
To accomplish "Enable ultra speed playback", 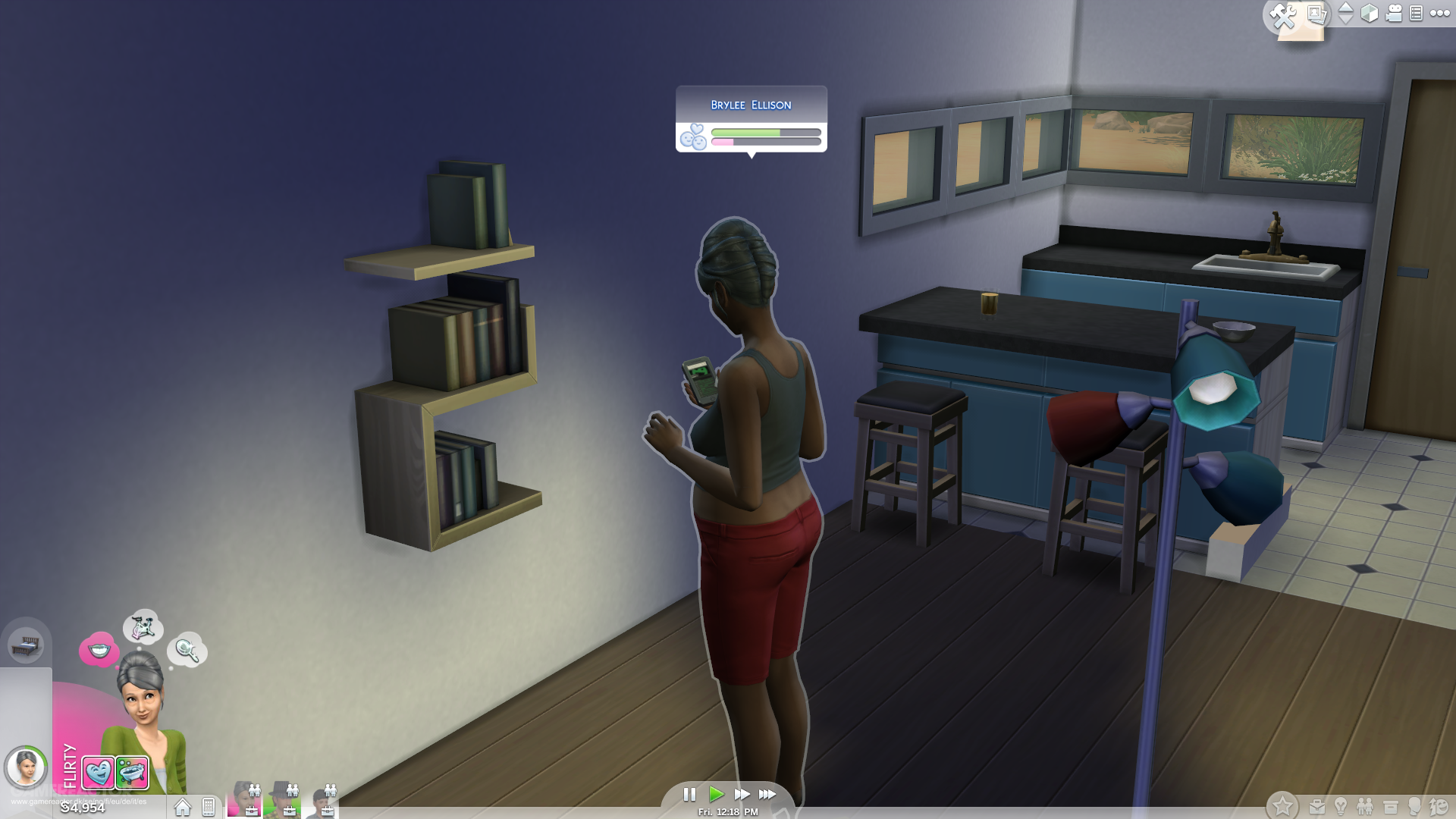I will [x=767, y=795].
